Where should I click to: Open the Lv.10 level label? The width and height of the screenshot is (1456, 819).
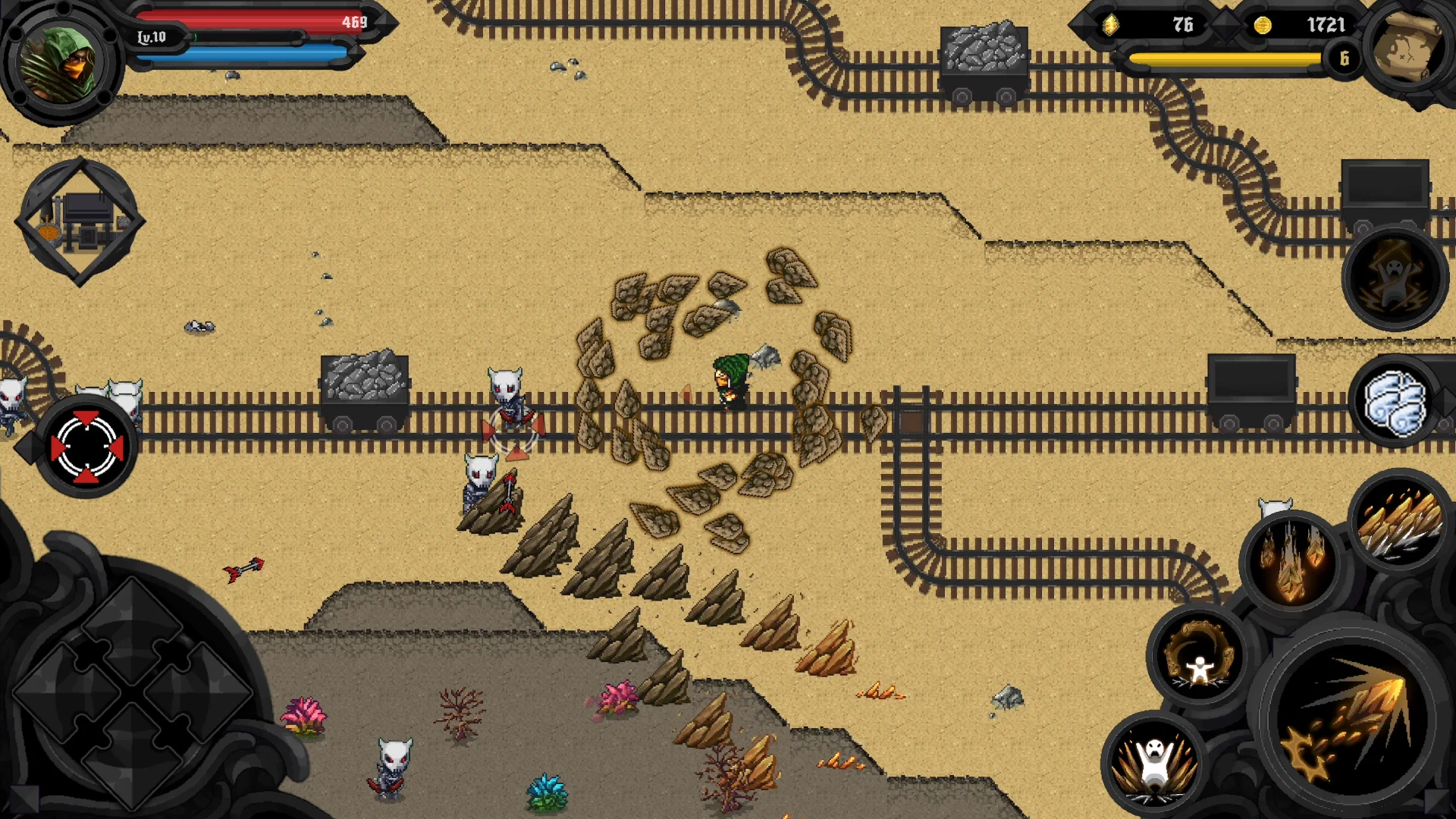point(152,36)
